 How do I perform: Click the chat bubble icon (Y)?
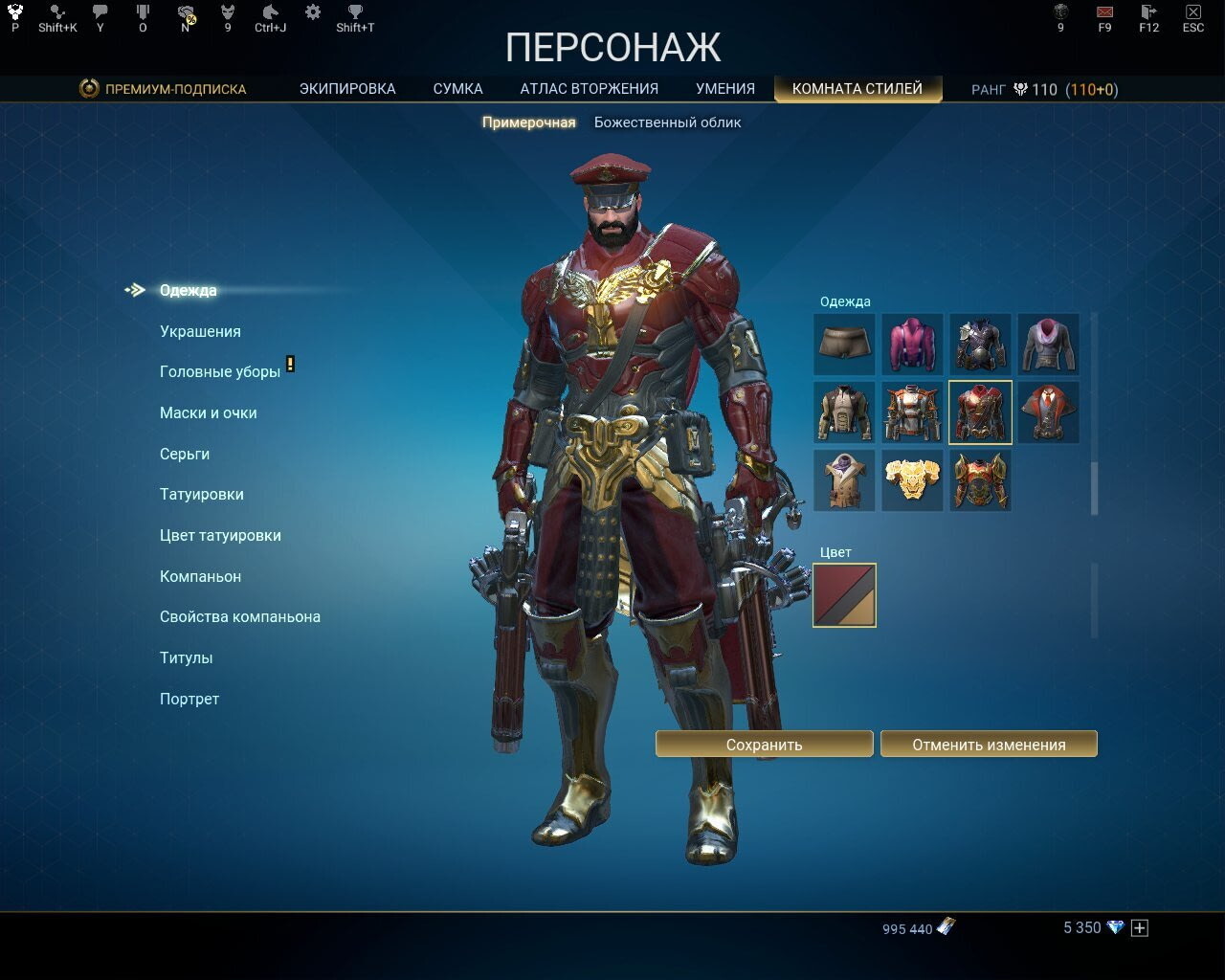[x=100, y=13]
